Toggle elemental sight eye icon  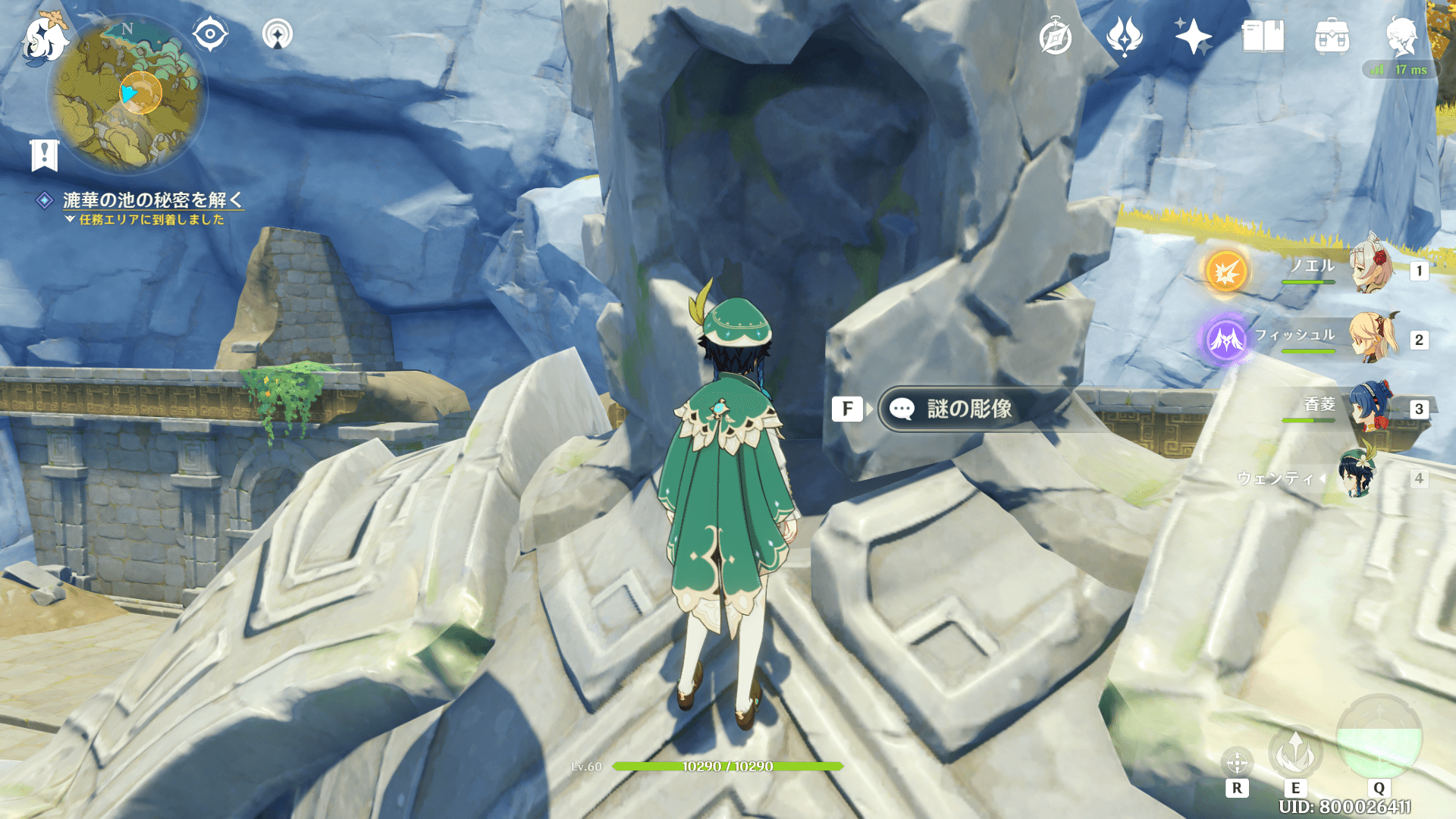(210, 34)
